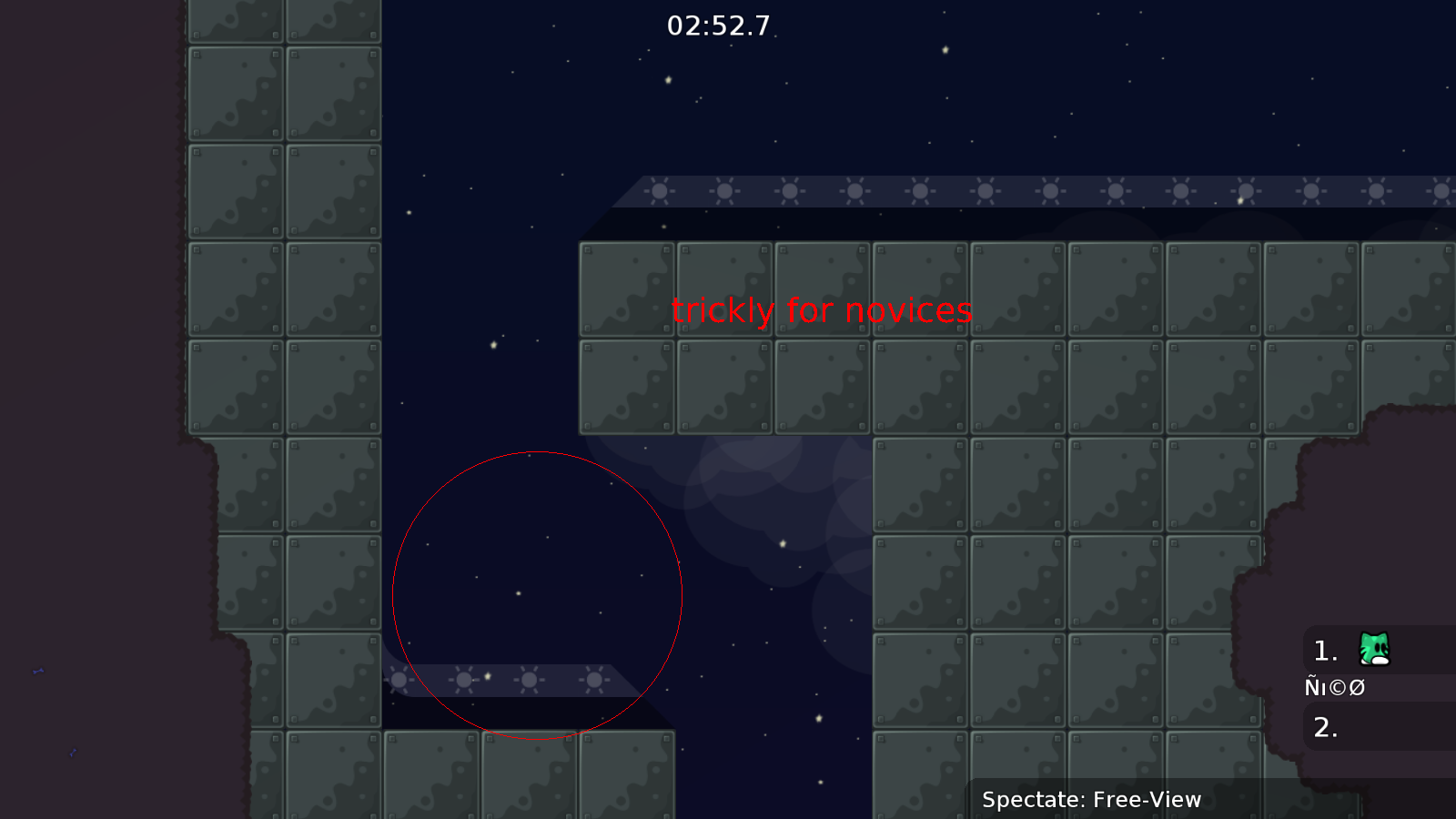Click the star inside the red circle
This screenshot has width=1456, height=819.
[x=518, y=595]
